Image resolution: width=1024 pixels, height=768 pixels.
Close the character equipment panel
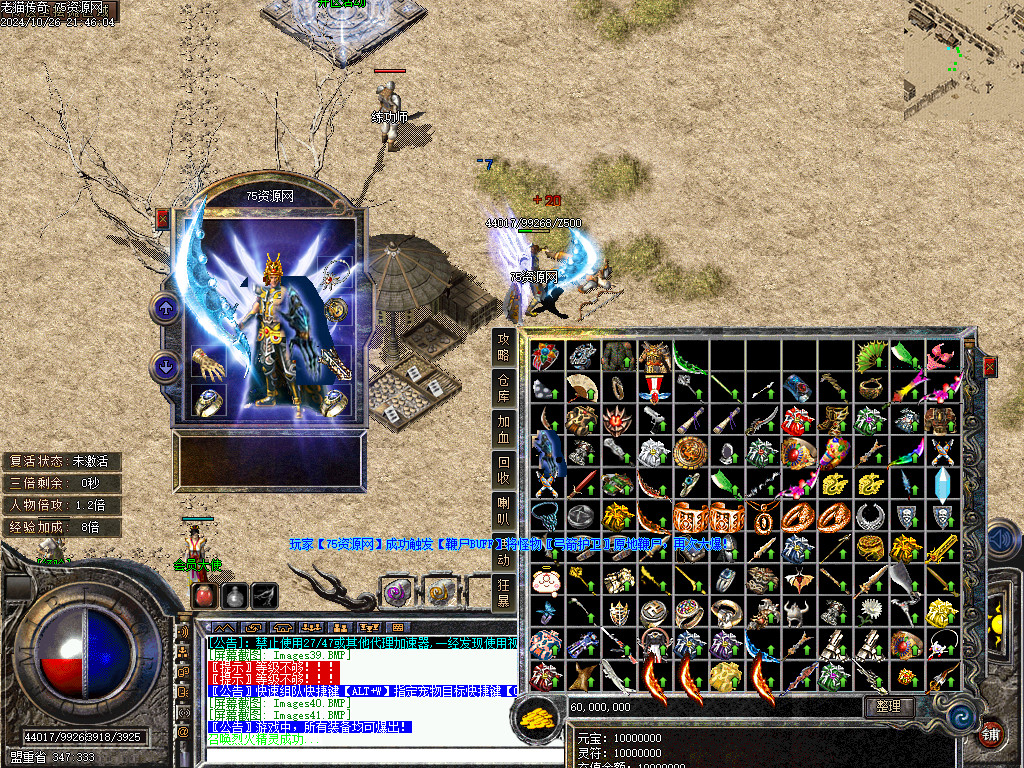163,219
